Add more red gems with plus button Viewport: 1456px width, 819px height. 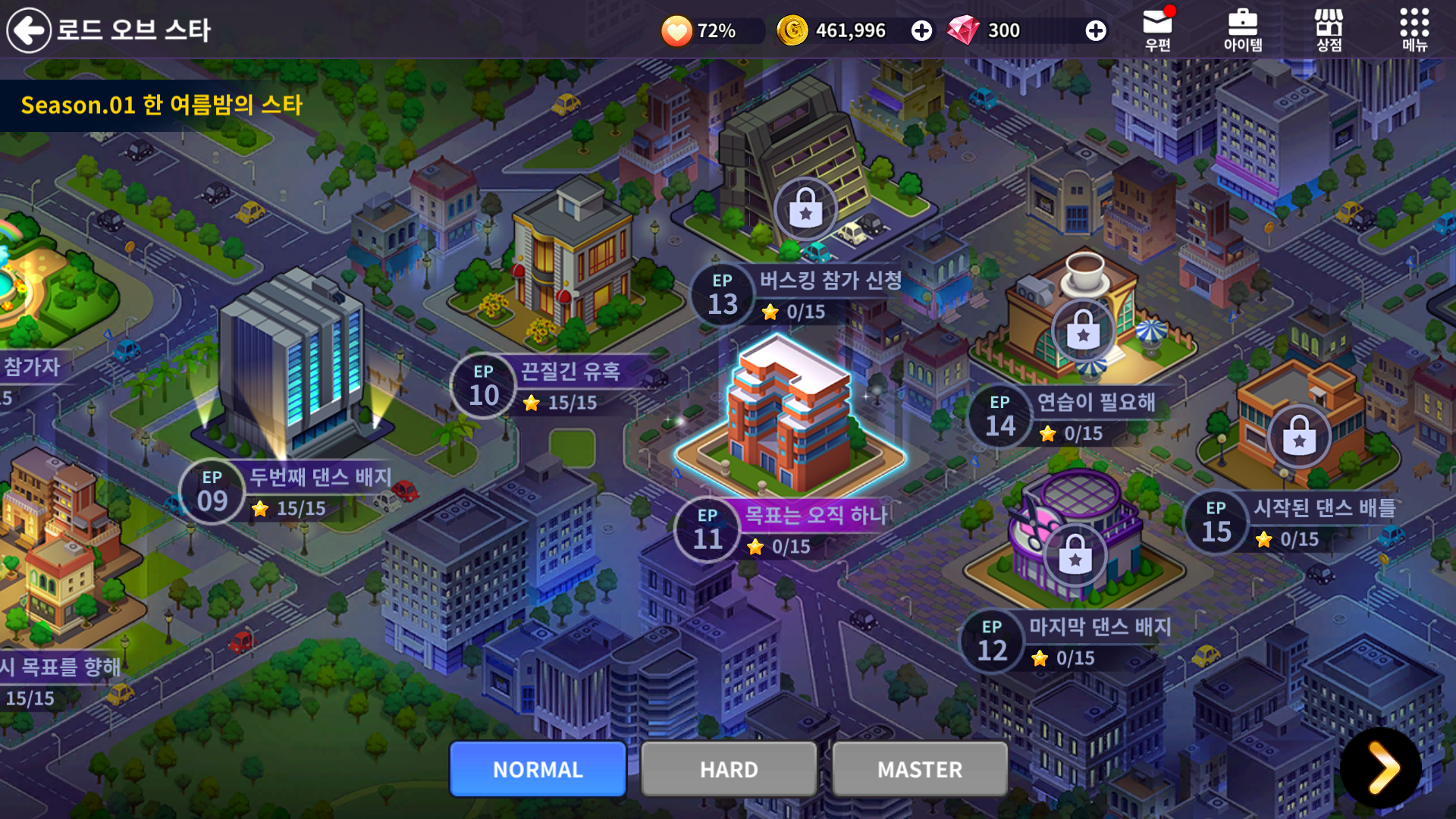[x=1095, y=30]
